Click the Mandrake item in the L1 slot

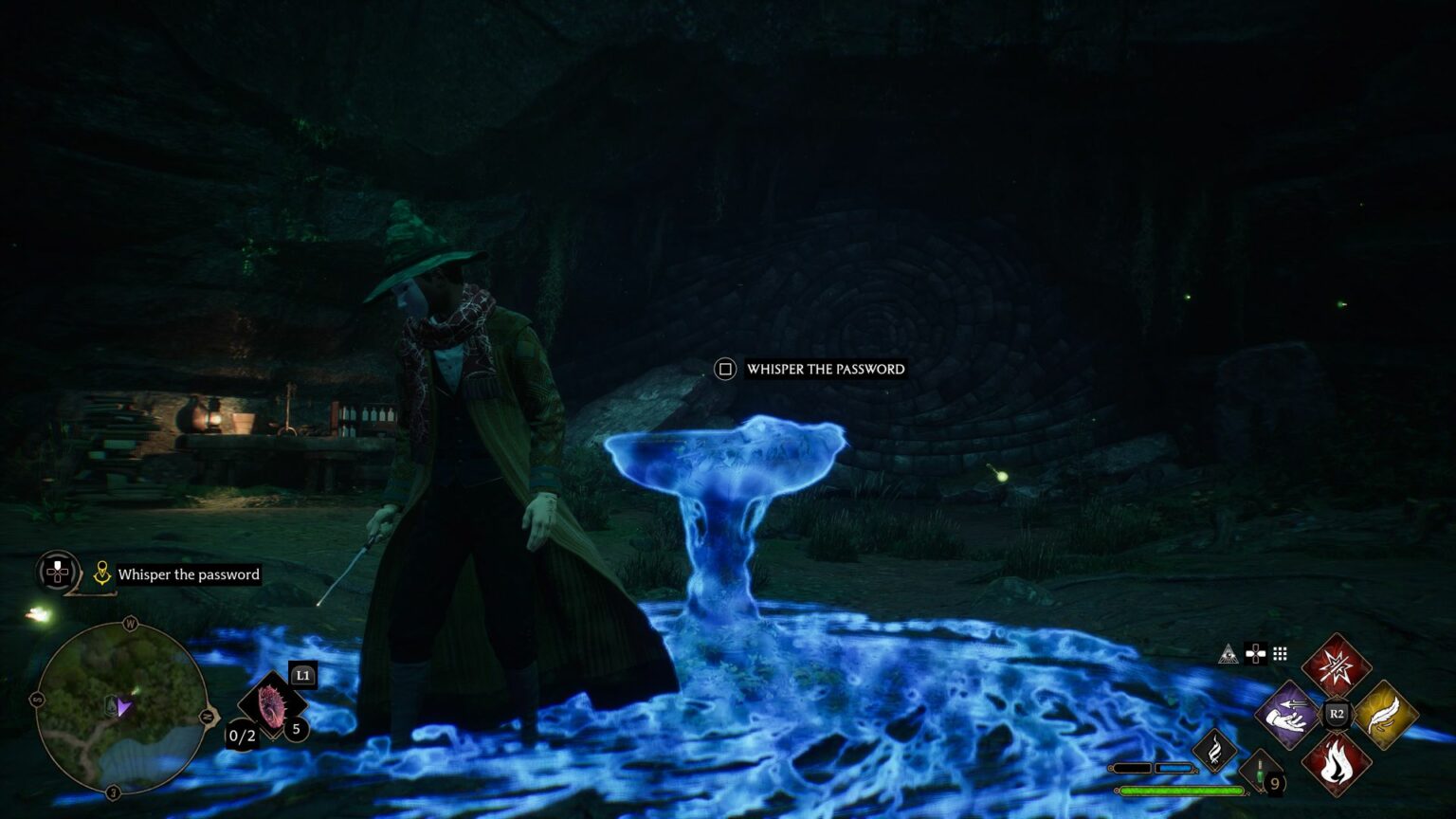(x=272, y=704)
